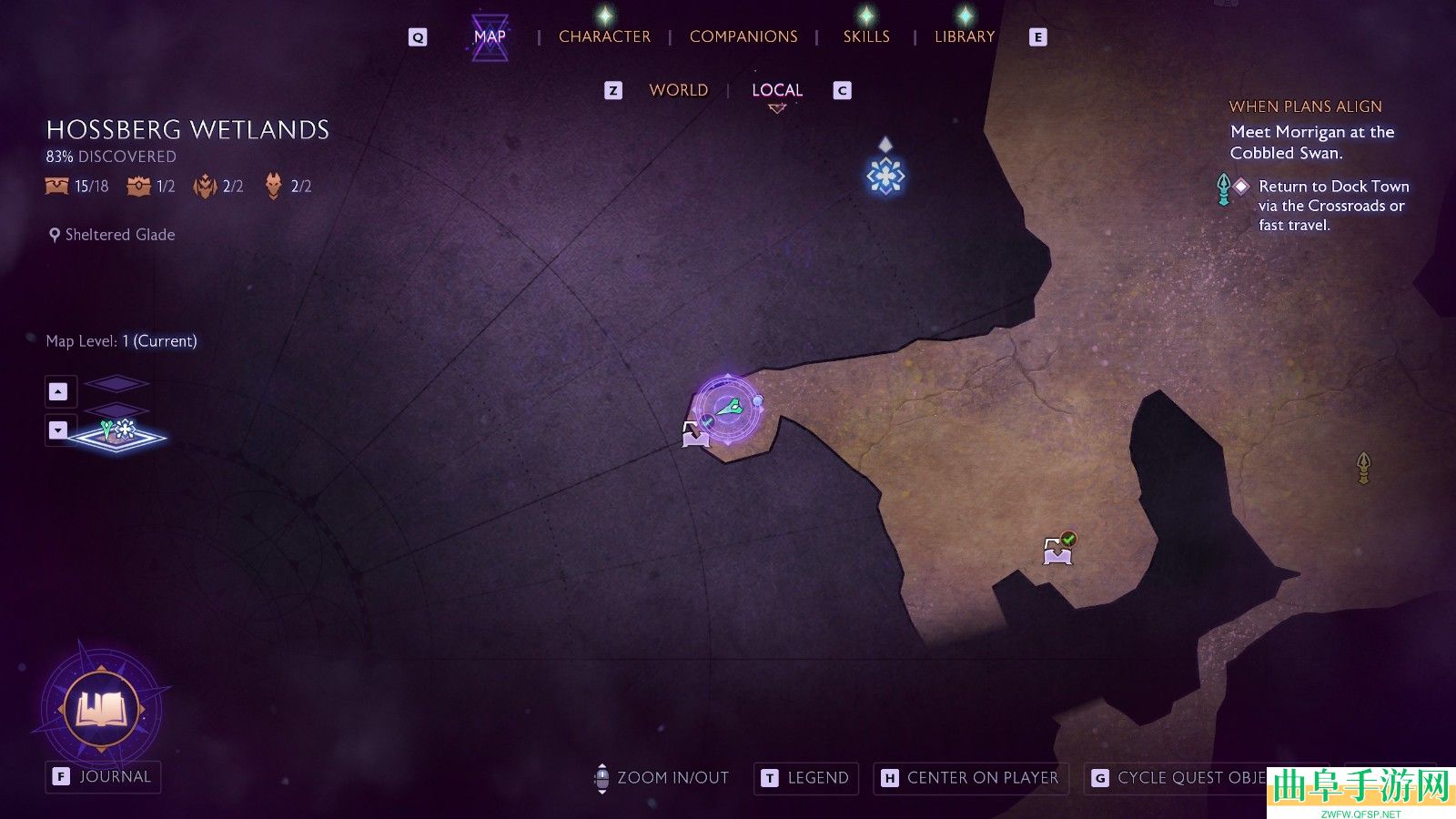Select the Map tab
This screenshot has width=1456, height=819.
(490, 36)
